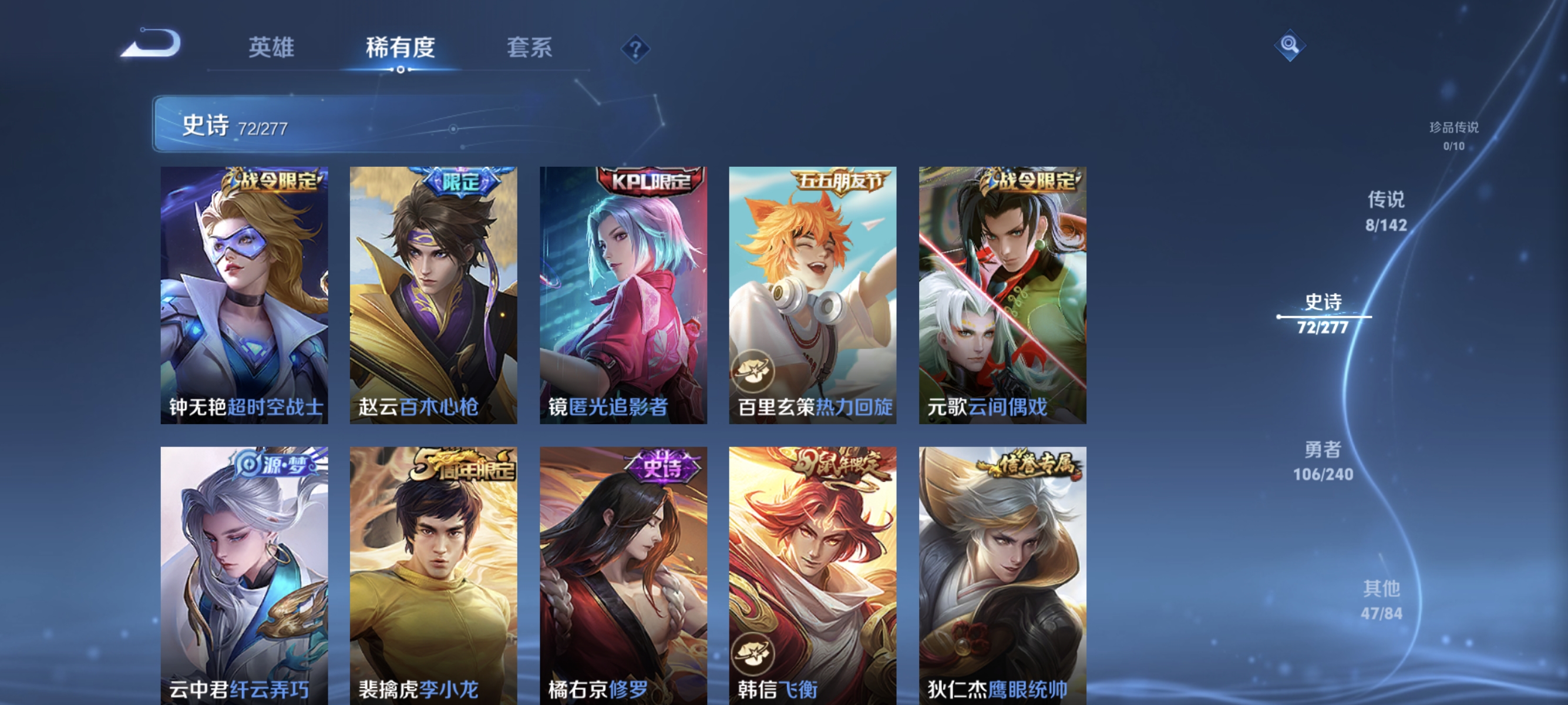Select the 稀有度 tab
This screenshot has height=705, width=1568.
[400, 48]
